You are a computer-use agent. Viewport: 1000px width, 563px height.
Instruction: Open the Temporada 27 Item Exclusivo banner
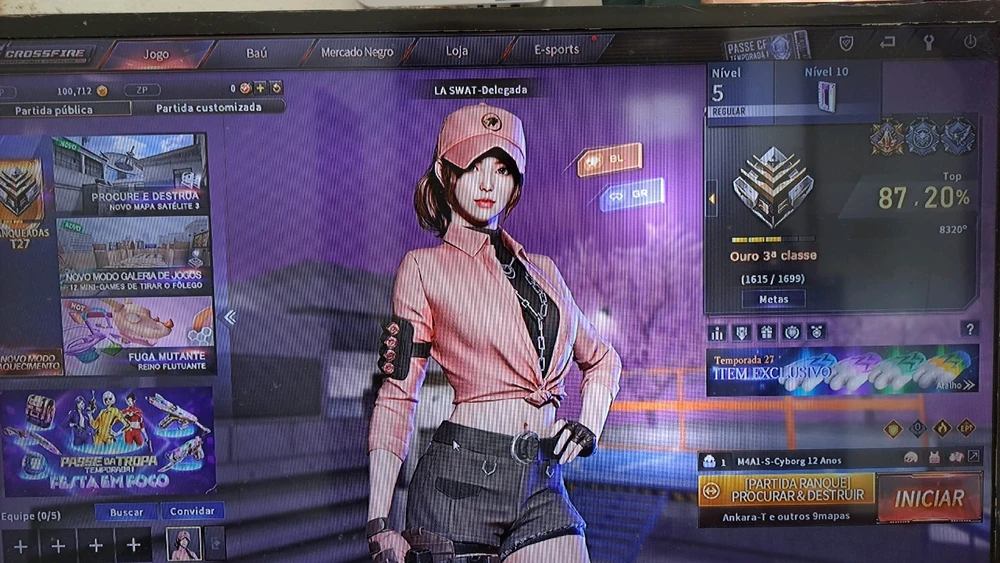pyautogui.click(x=842, y=370)
